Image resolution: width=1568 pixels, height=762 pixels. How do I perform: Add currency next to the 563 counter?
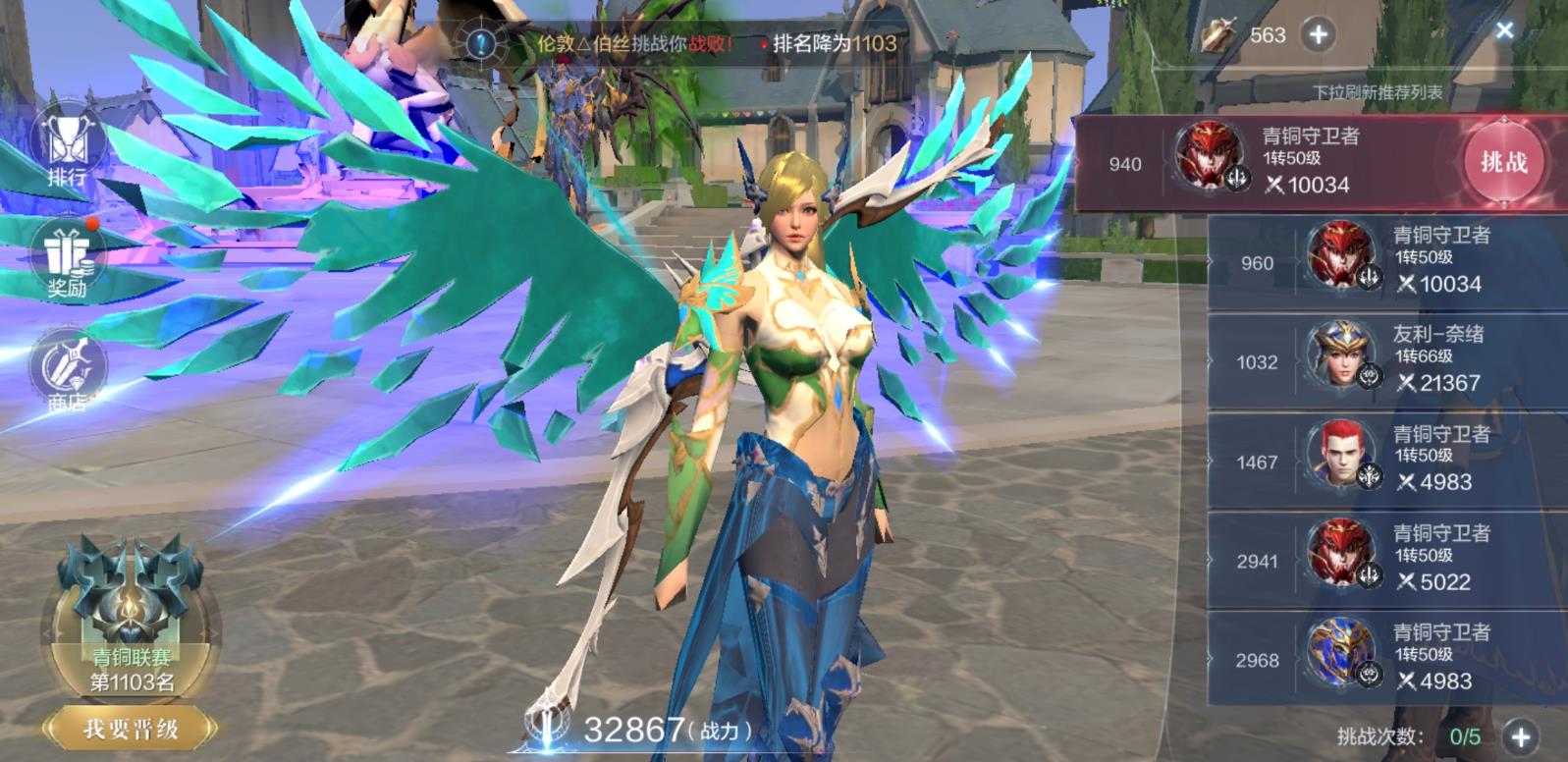[x=1318, y=35]
